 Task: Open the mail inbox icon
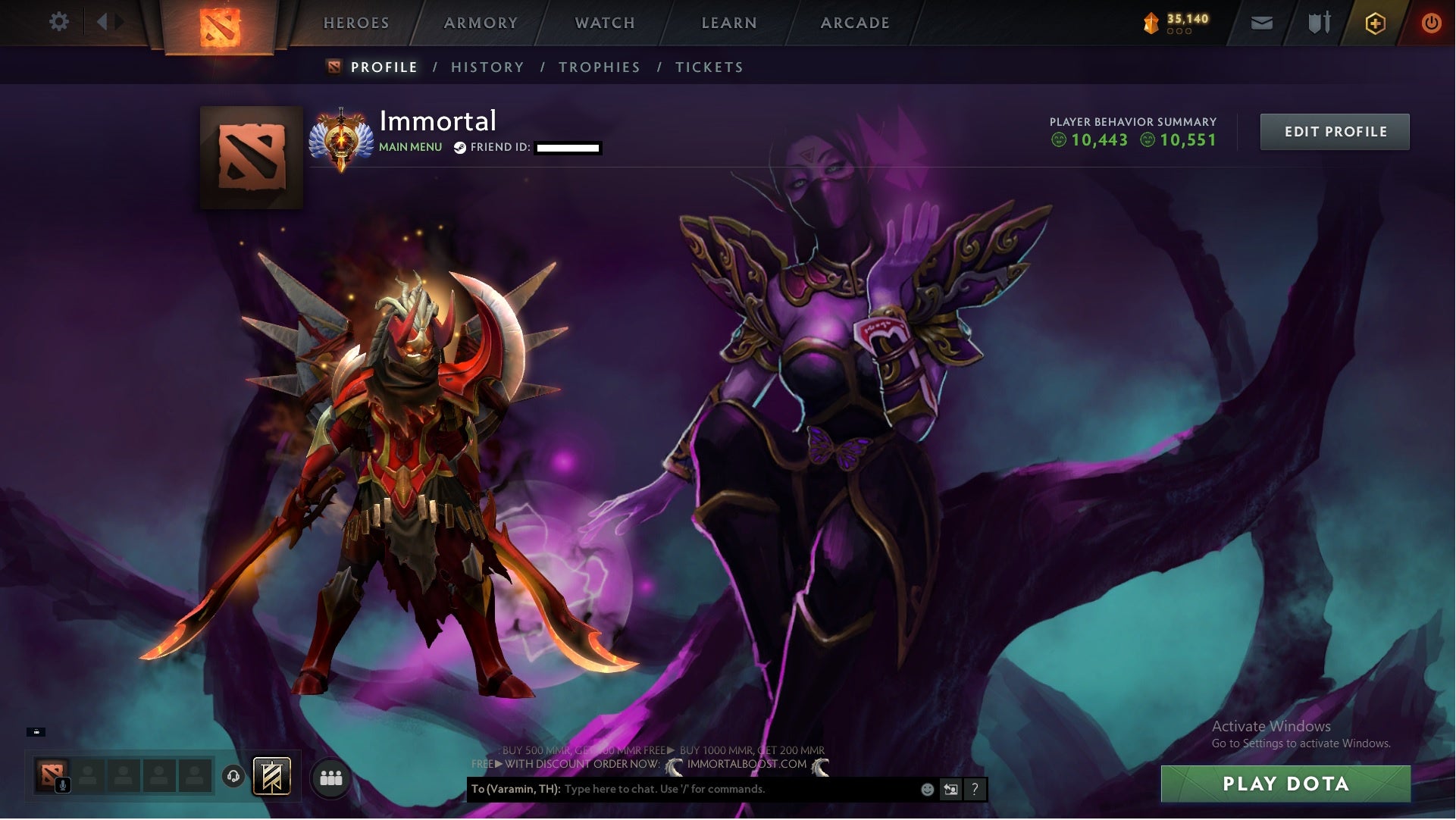(x=1263, y=23)
